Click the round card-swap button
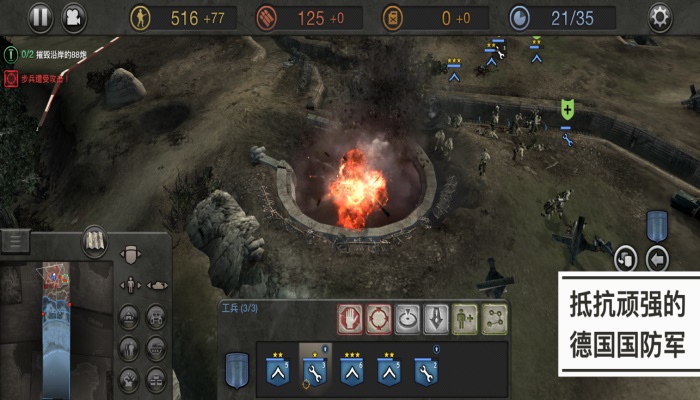Image resolution: width=700 pixels, height=400 pixels. point(625,259)
